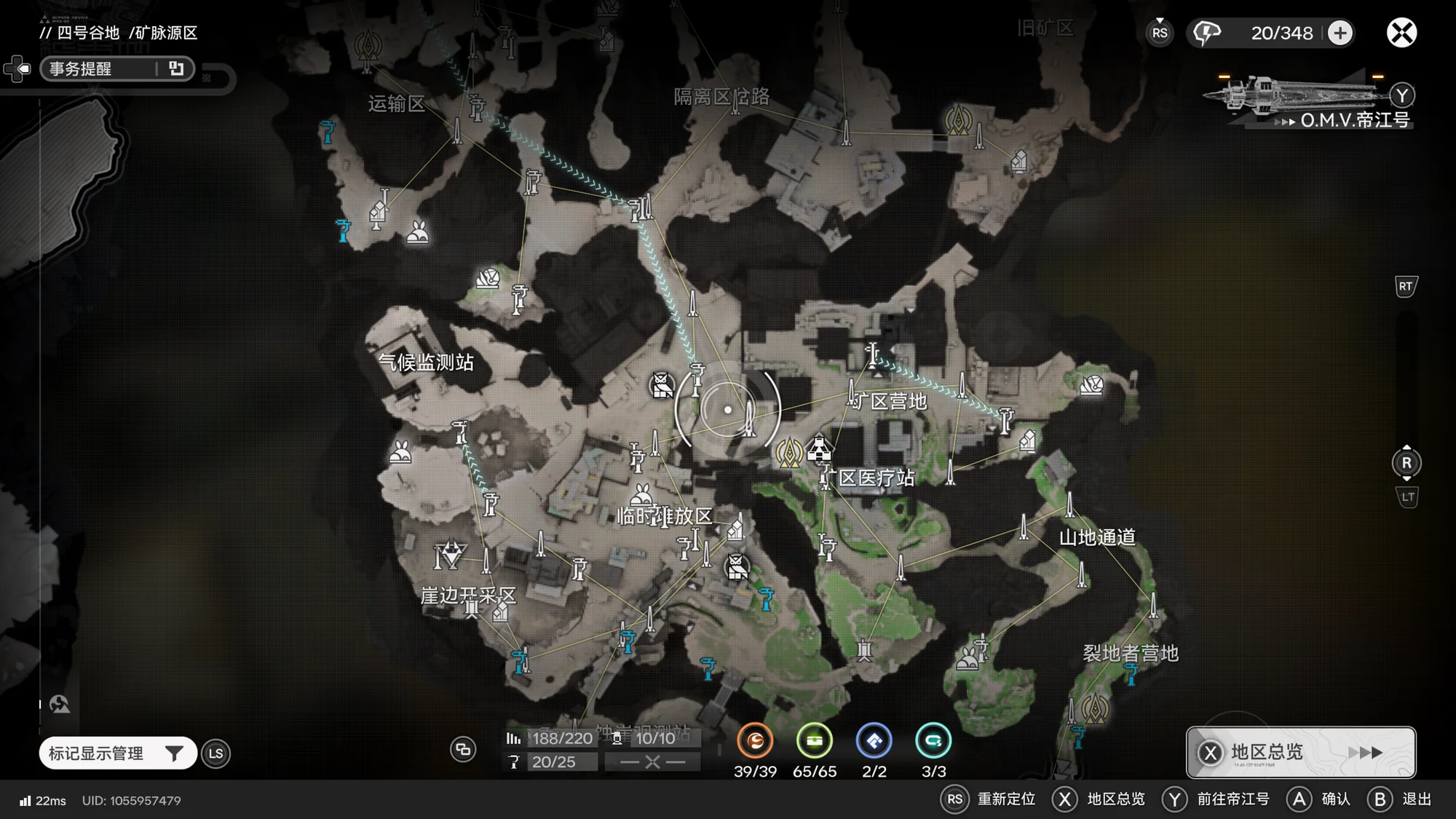The image size is (1456, 819).
Task: Open the 地区总览 region overview panel
Action: click(x=1300, y=752)
